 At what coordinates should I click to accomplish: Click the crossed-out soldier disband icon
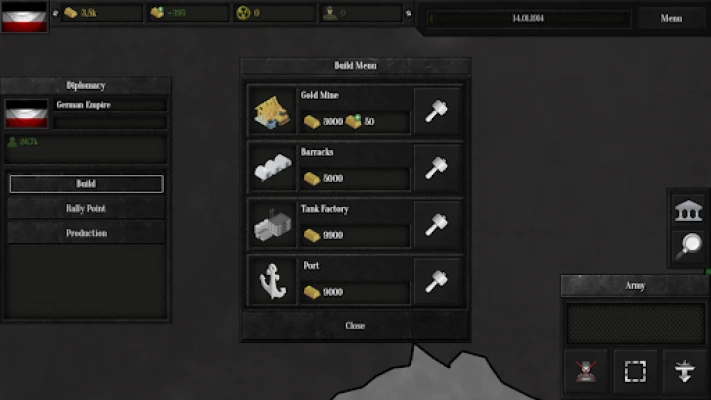click(x=585, y=372)
